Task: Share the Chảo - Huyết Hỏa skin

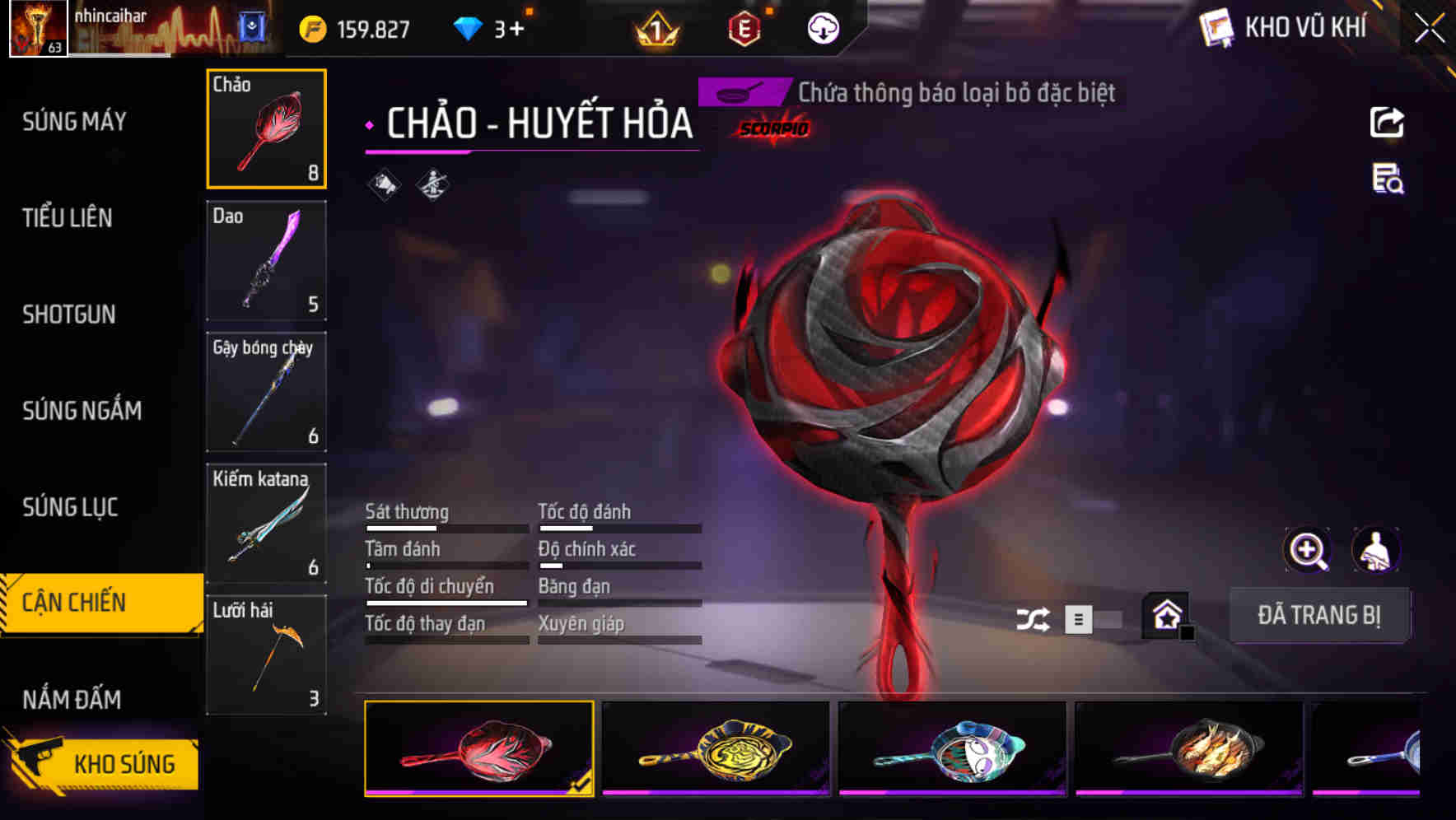Action: click(x=1388, y=122)
